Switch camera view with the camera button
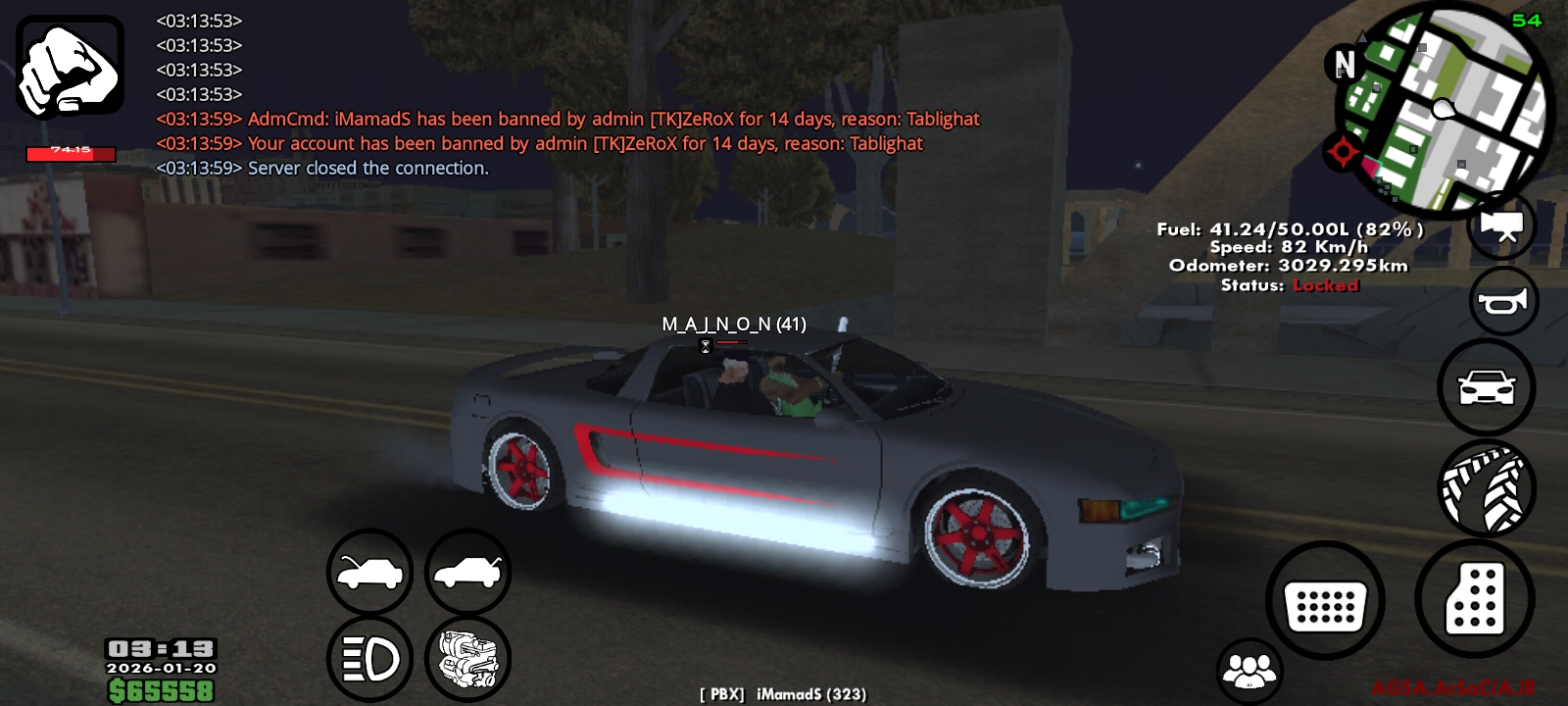 click(1501, 226)
